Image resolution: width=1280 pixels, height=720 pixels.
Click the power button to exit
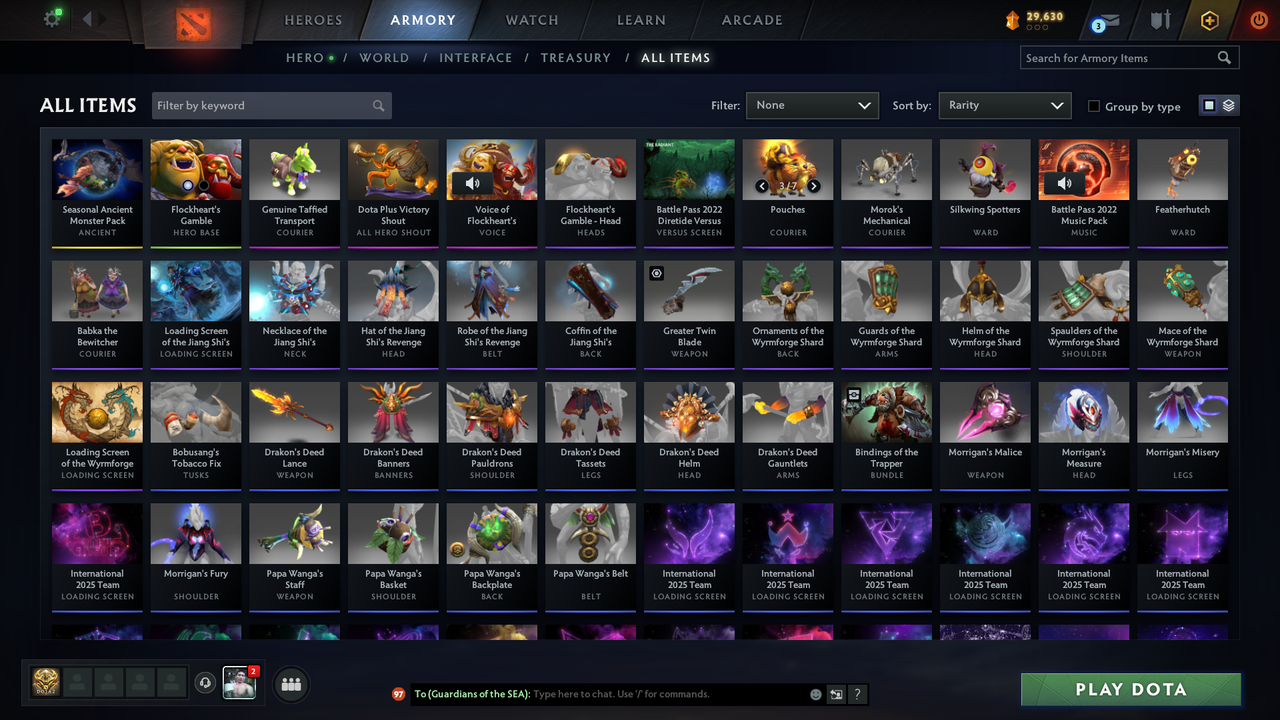(x=1258, y=19)
